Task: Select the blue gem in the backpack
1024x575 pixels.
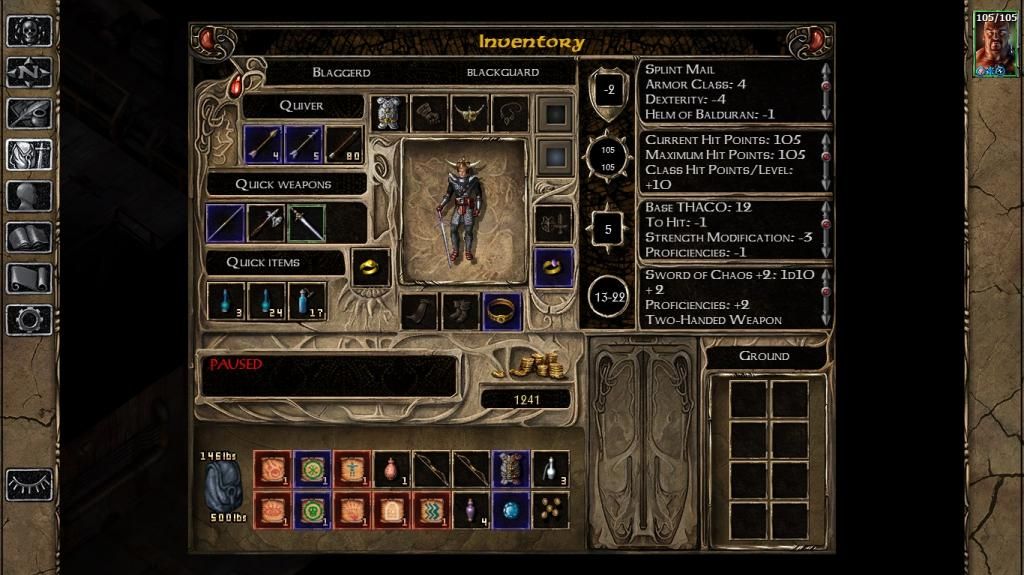Action: tap(510, 509)
